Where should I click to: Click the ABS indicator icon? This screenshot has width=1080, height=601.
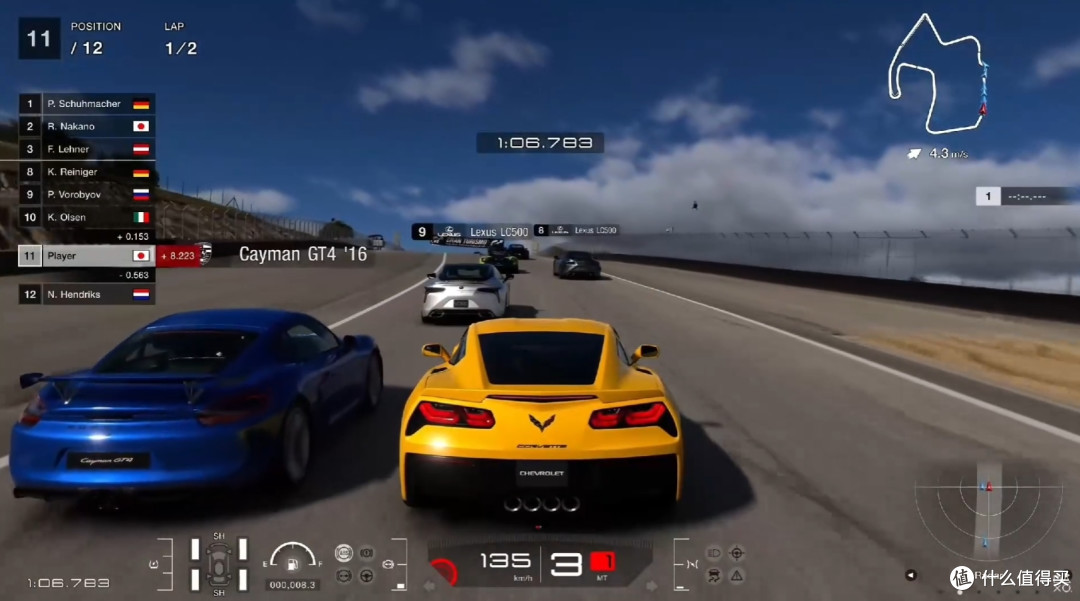pyautogui.click(x=343, y=553)
